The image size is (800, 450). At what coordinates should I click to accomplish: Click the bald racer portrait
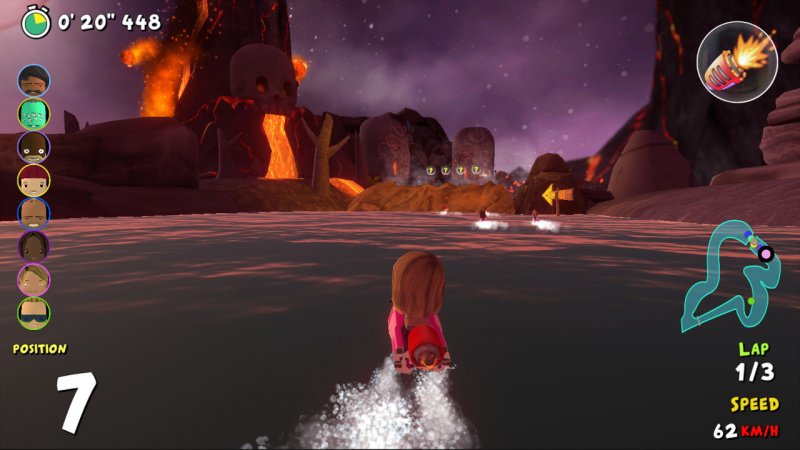[x=33, y=213]
